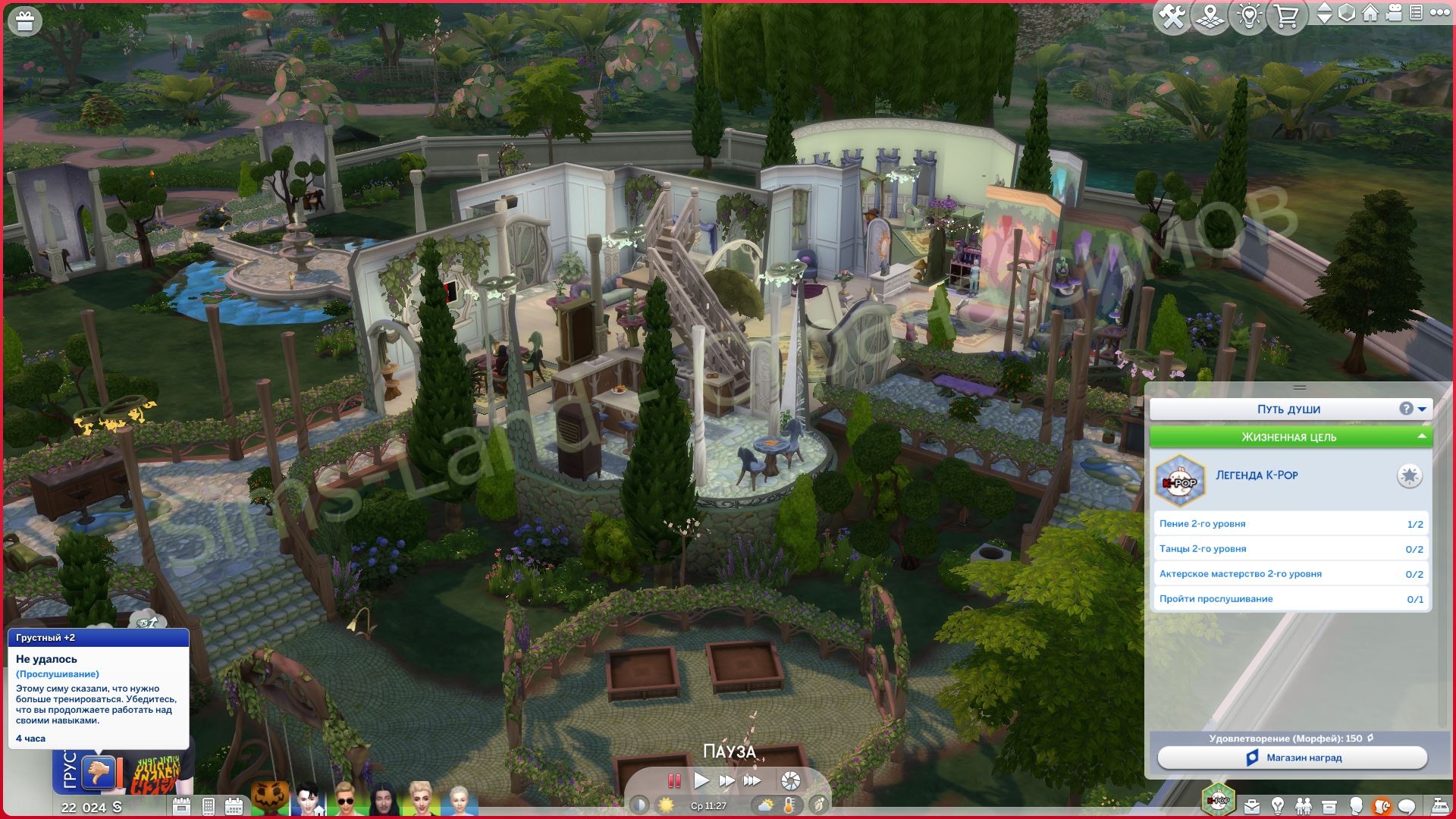Open the three-dots game options menu
1456x819 pixels.
click(1439, 13)
